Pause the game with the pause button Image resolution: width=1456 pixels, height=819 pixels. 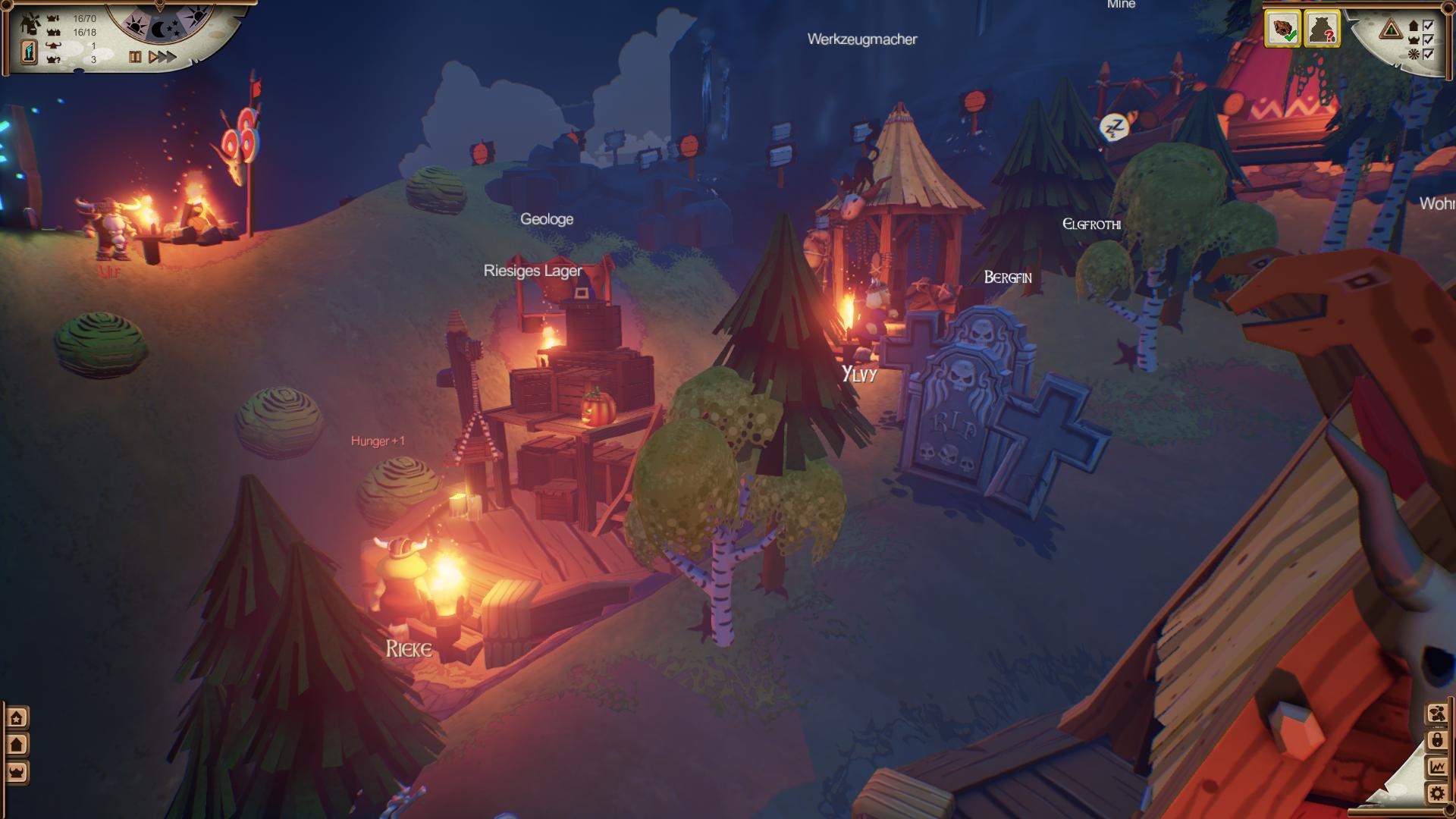point(135,57)
